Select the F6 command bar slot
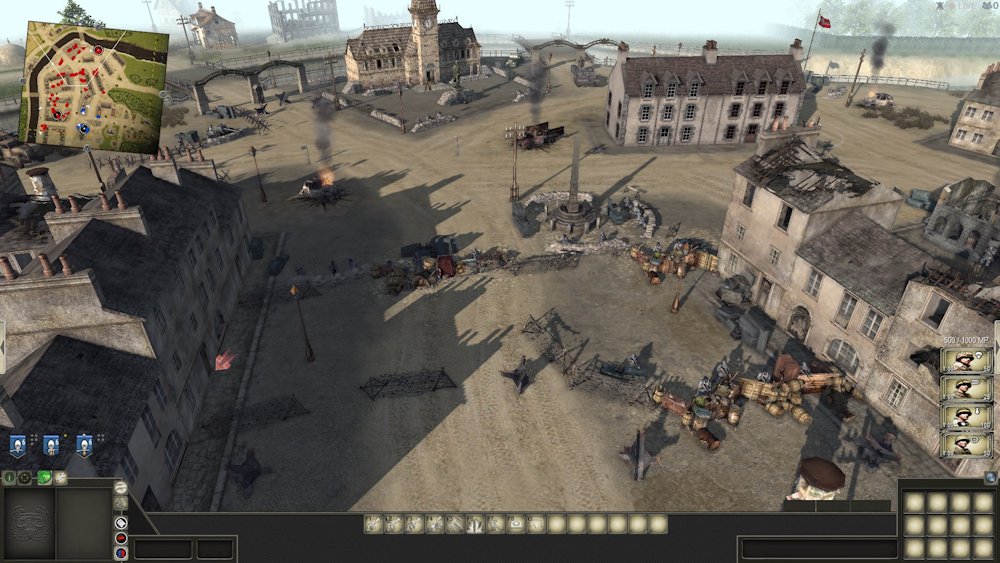Viewport: 1000px width, 563px height. click(475, 523)
